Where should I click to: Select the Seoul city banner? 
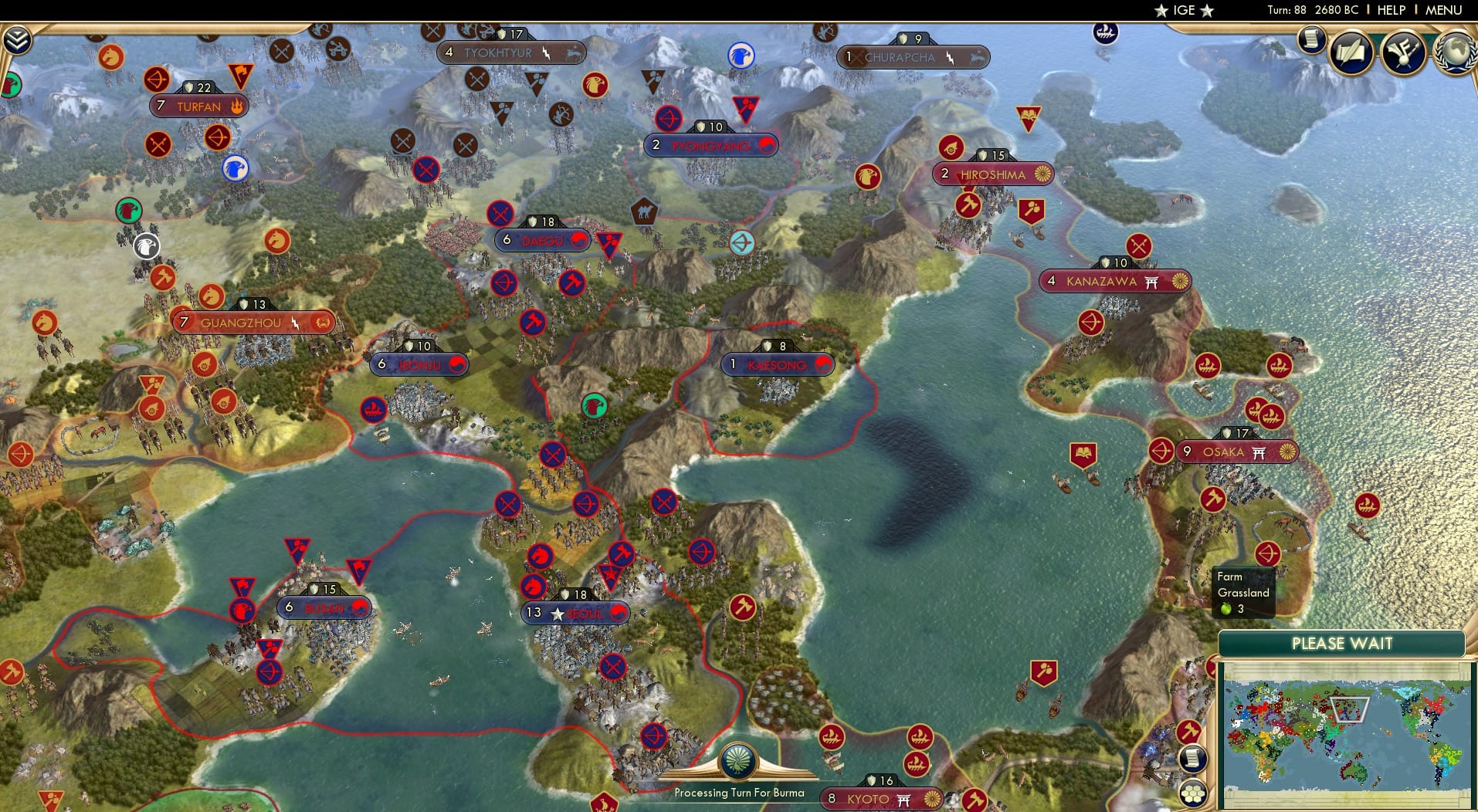click(x=576, y=612)
